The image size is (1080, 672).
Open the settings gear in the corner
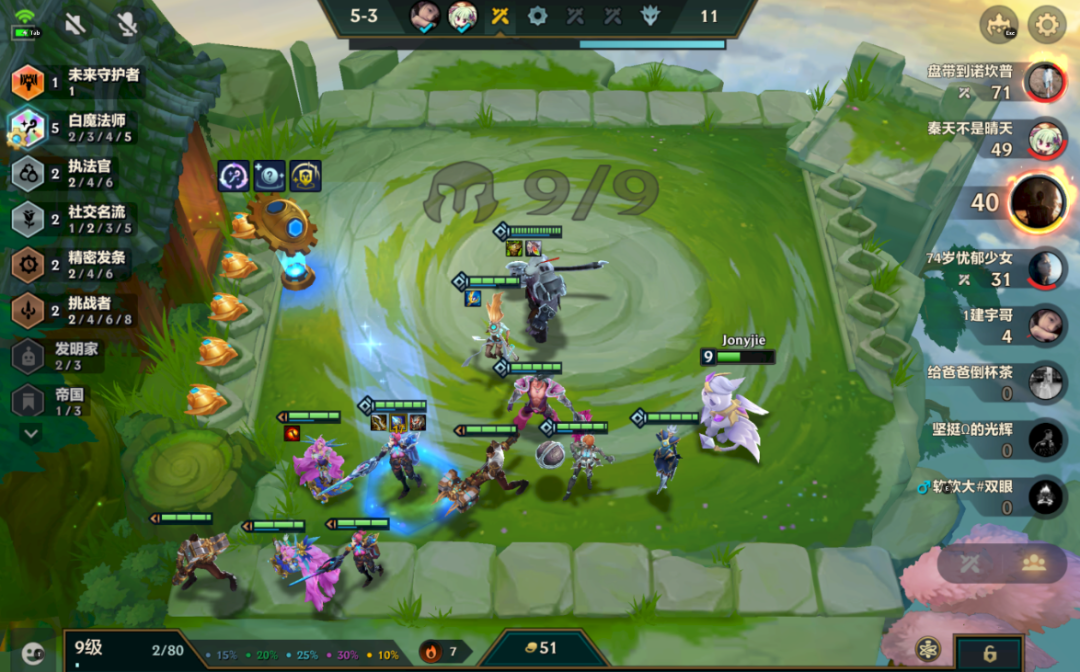[x=1047, y=24]
